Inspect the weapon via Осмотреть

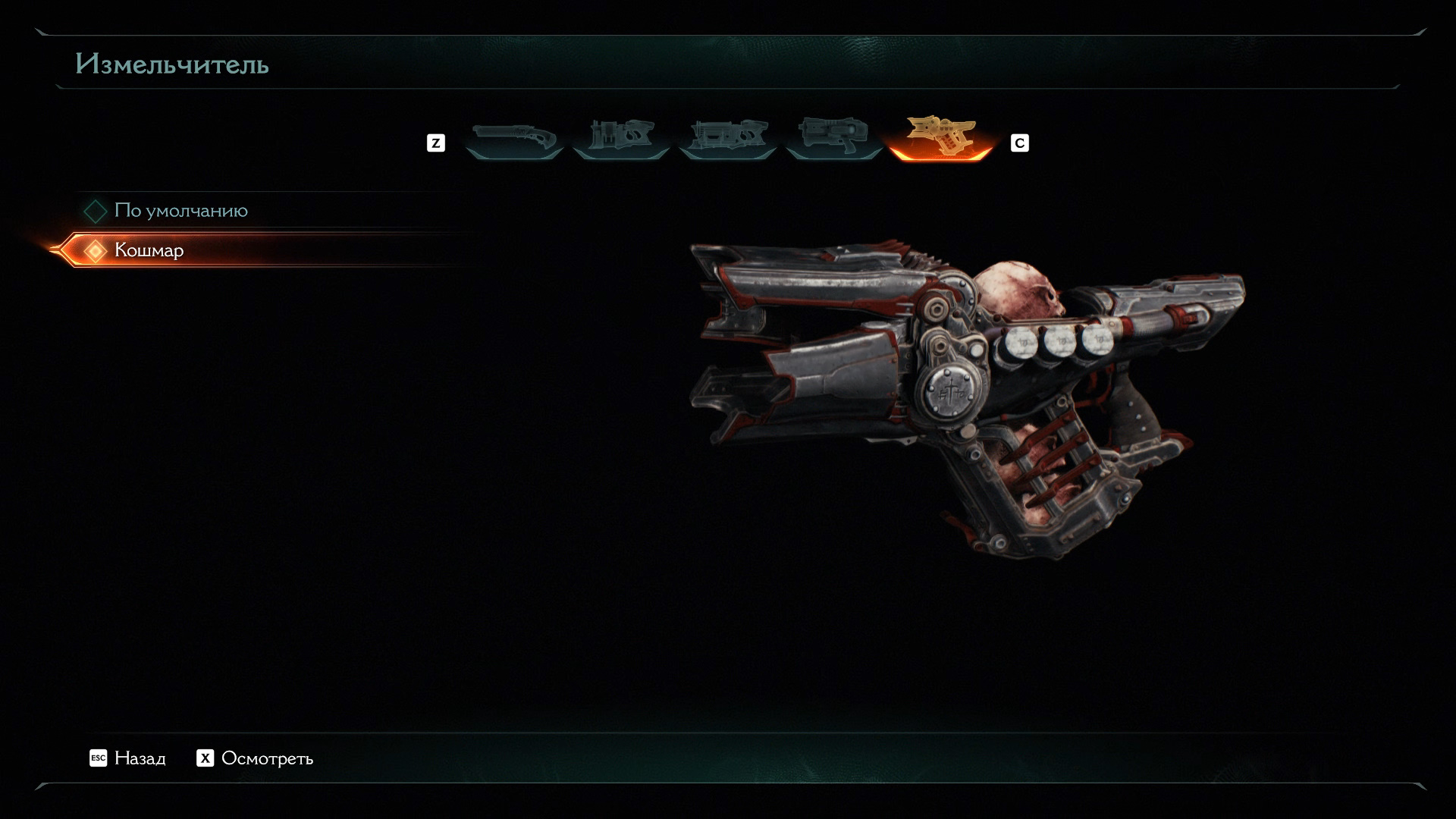(255, 758)
